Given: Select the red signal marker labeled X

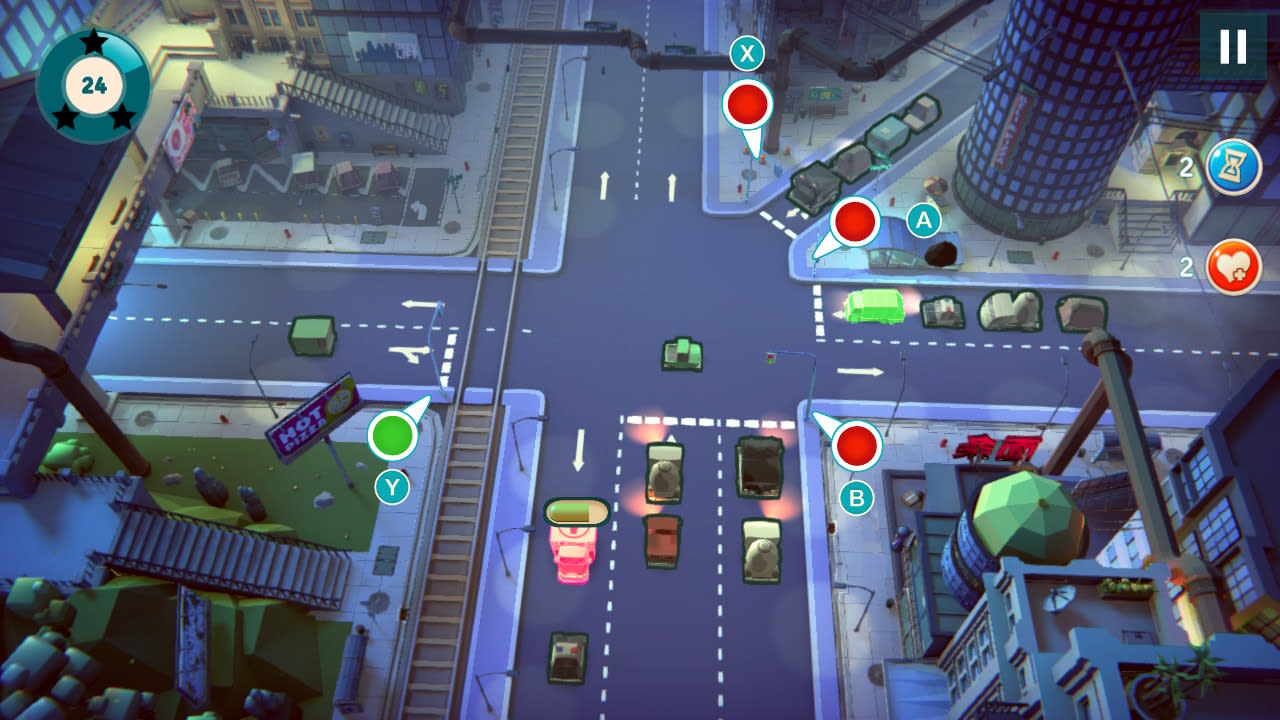Looking at the screenshot, I should coord(746,102).
